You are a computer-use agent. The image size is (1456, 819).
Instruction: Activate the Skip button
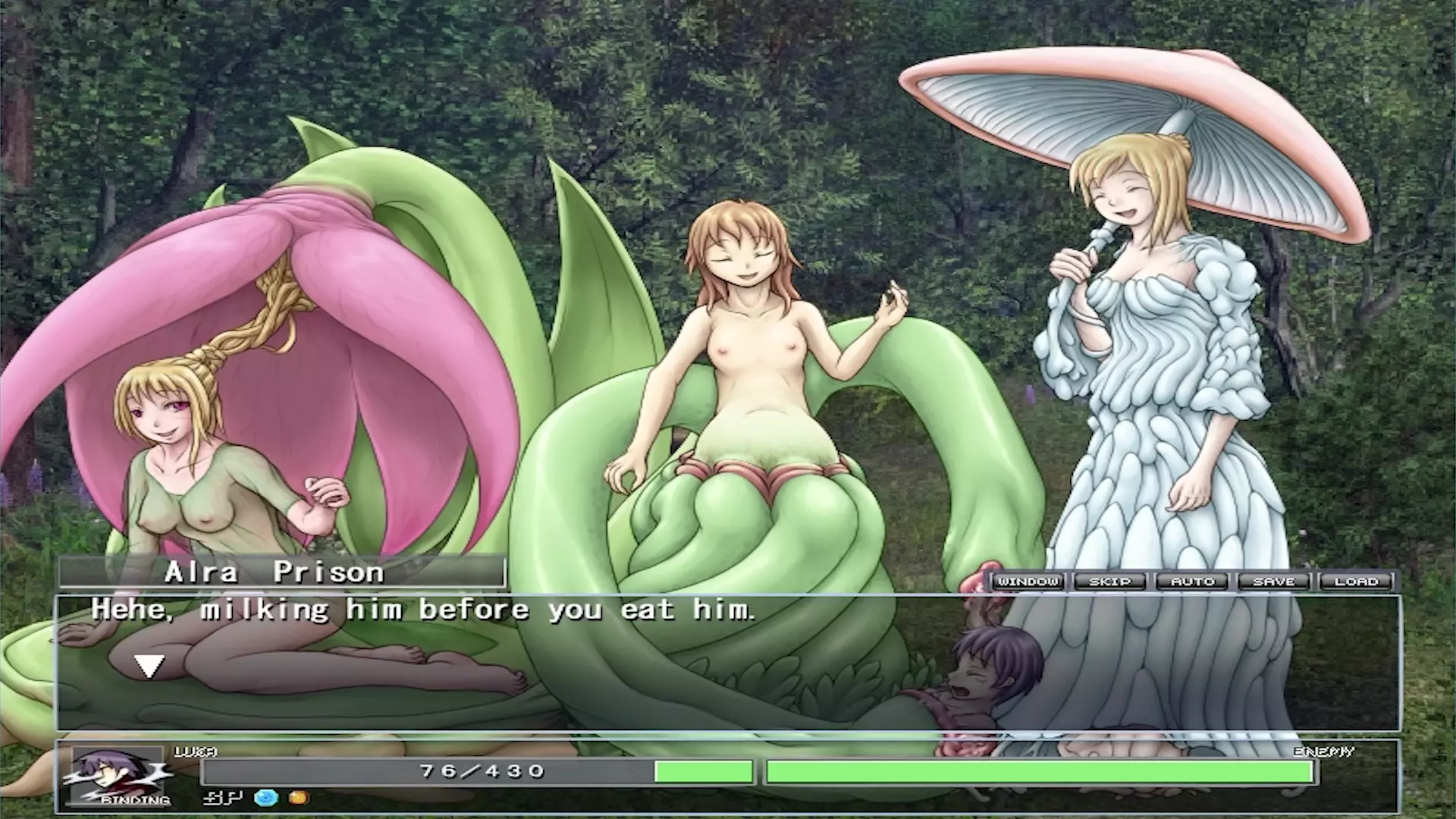(x=1110, y=582)
